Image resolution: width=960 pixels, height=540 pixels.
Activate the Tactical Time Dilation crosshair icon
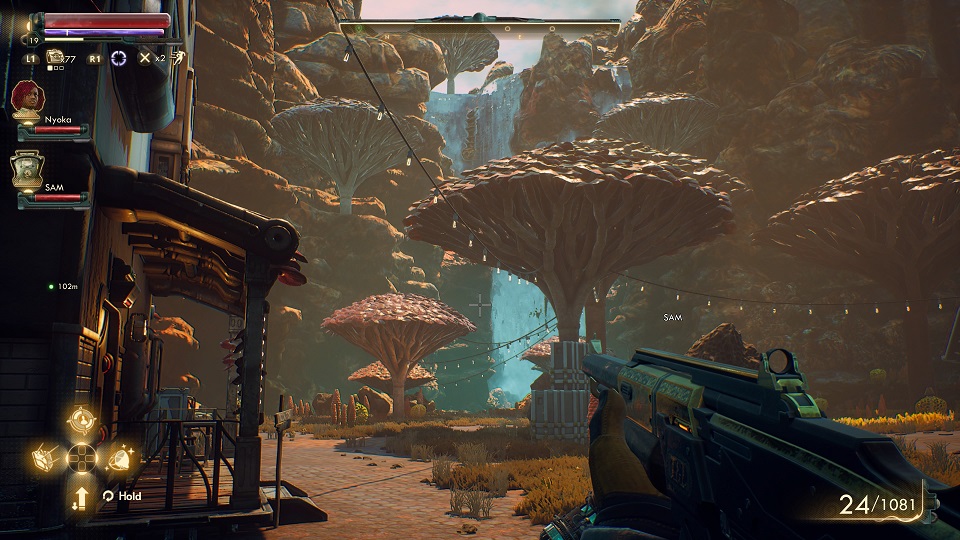(120, 57)
